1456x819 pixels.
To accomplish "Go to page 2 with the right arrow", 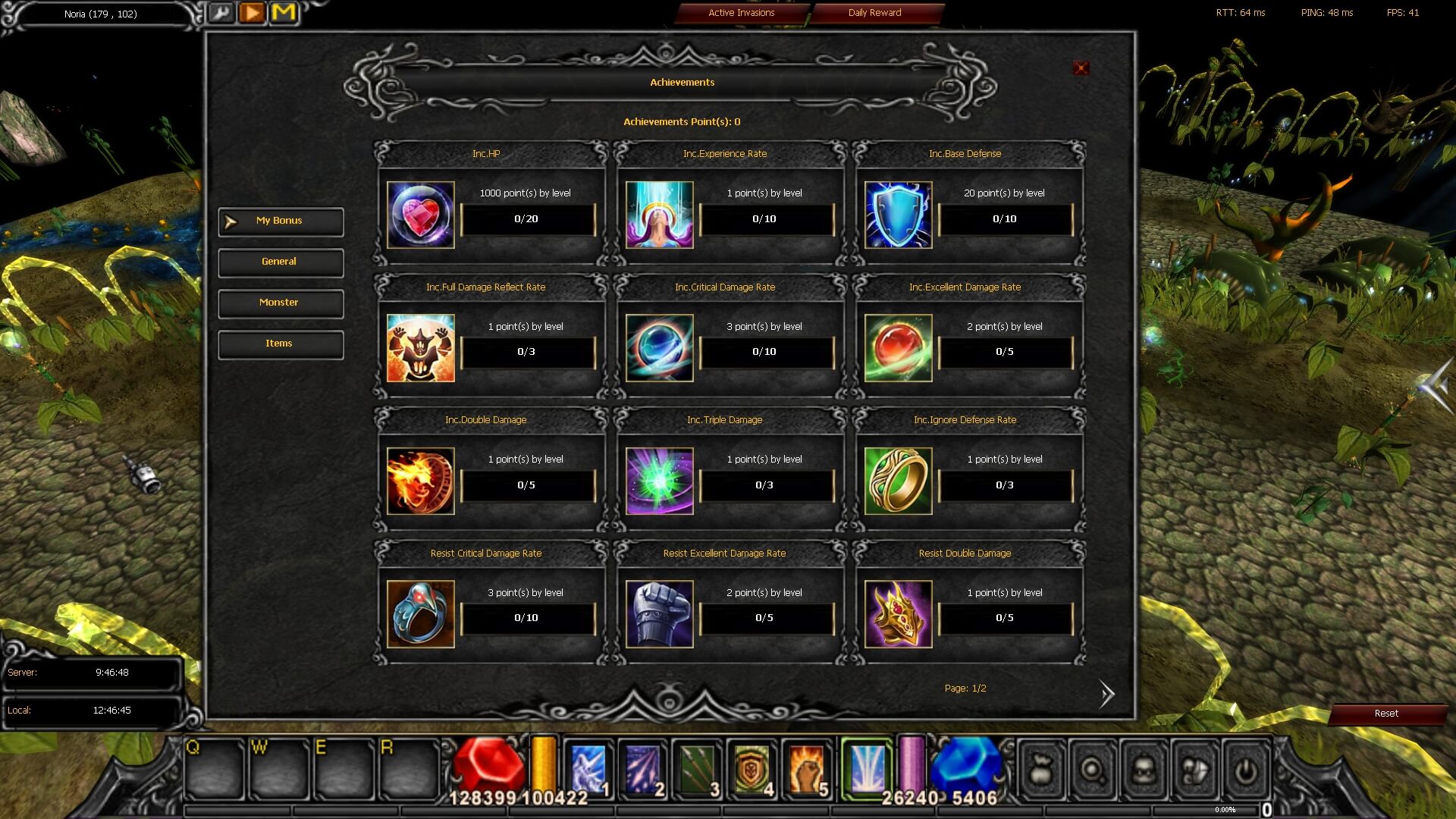I will pos(1106,694).
